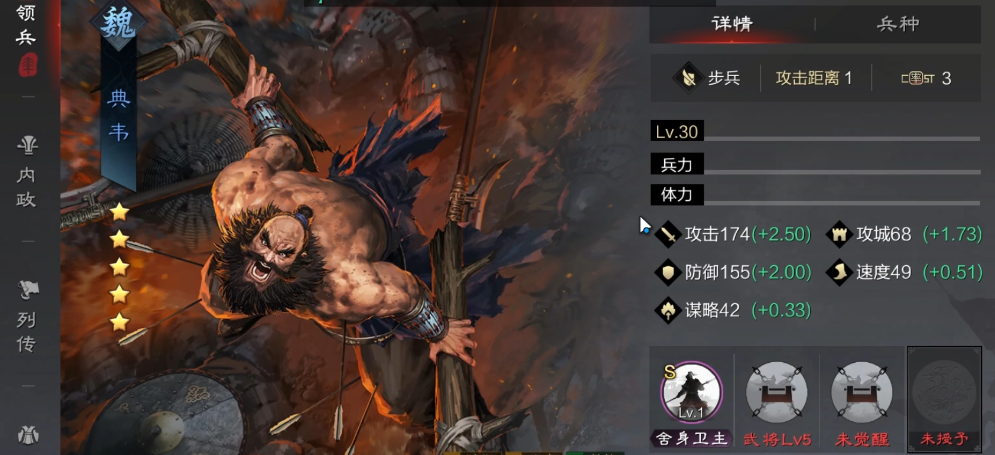Switch to the 详情 details tab
This screenshot has width=995, height=455.
click(731, 24)
